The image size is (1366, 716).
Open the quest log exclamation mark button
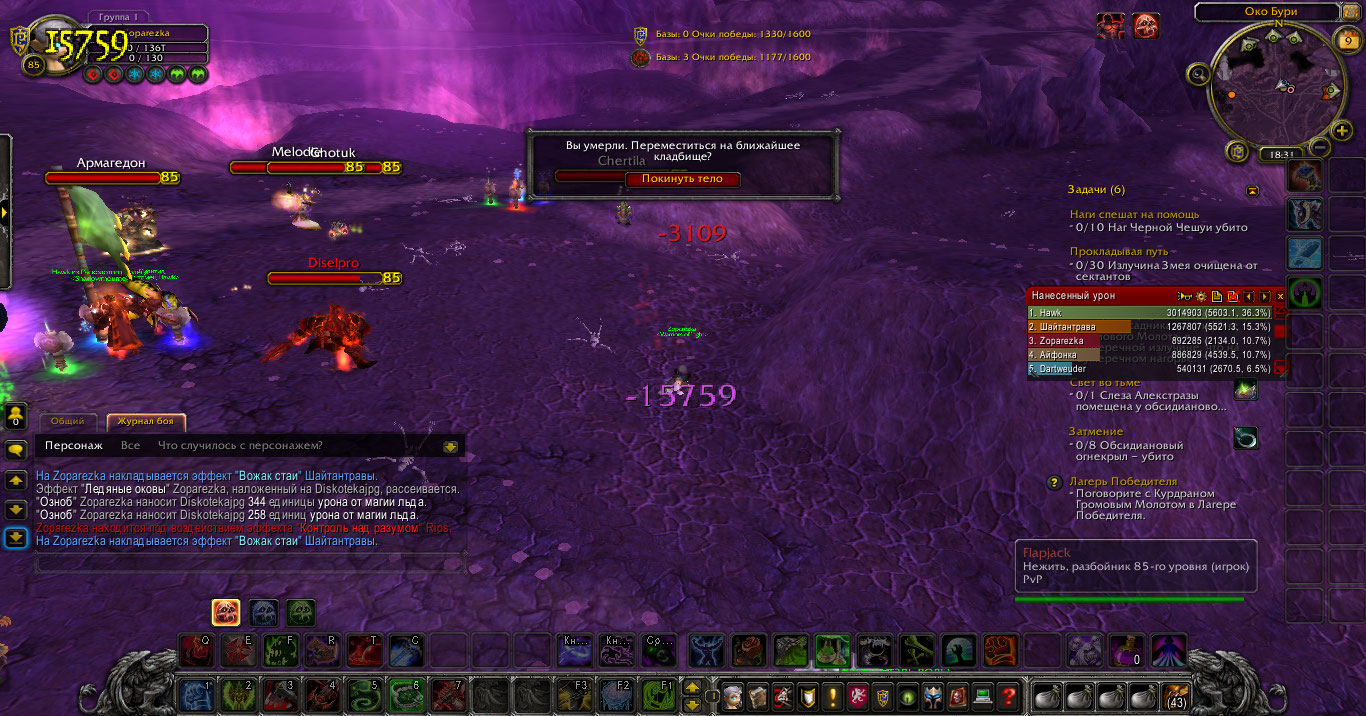coord(832,695)
